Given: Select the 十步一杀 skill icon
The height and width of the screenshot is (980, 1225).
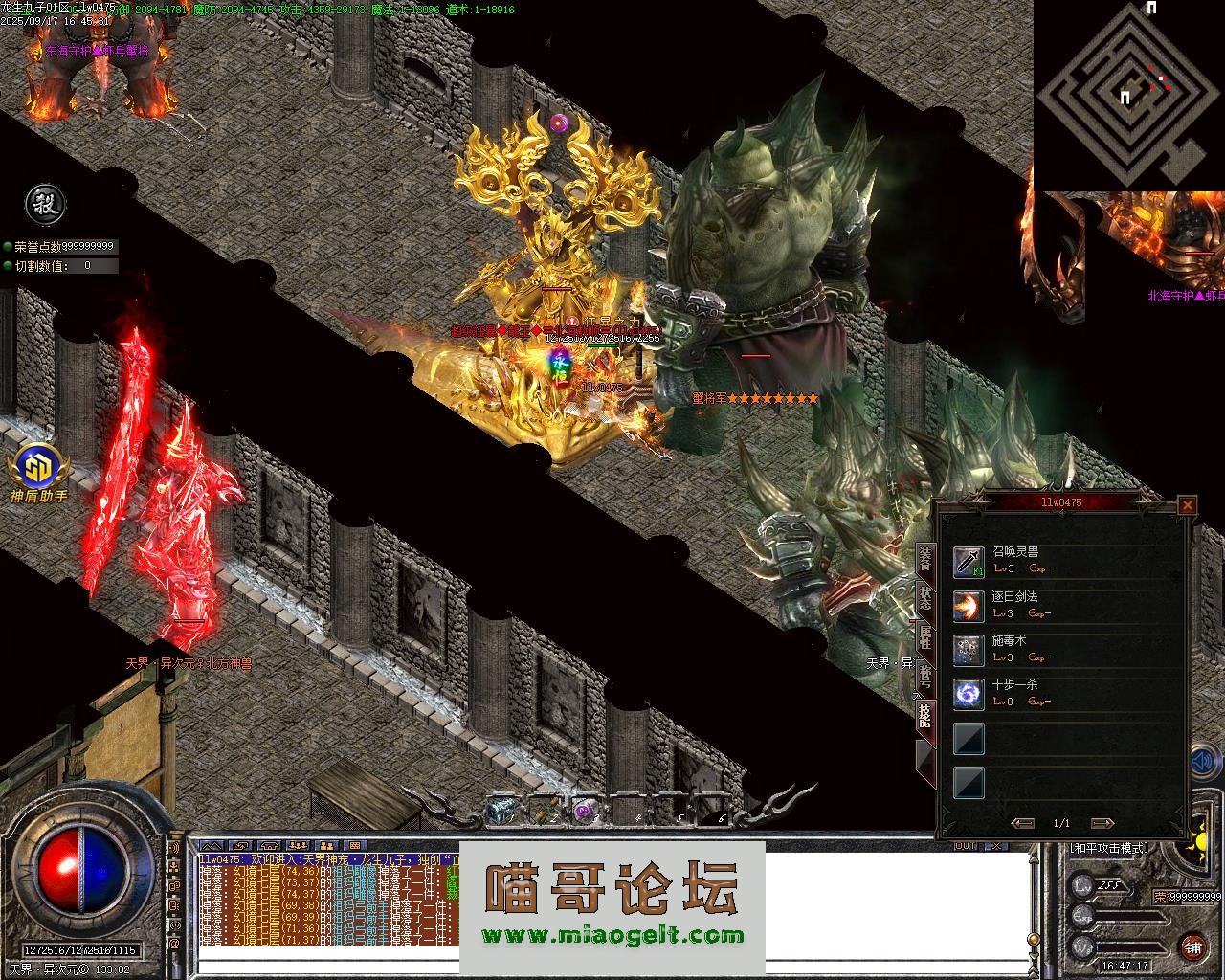Looking at the screenshot, I should (969, 694).
